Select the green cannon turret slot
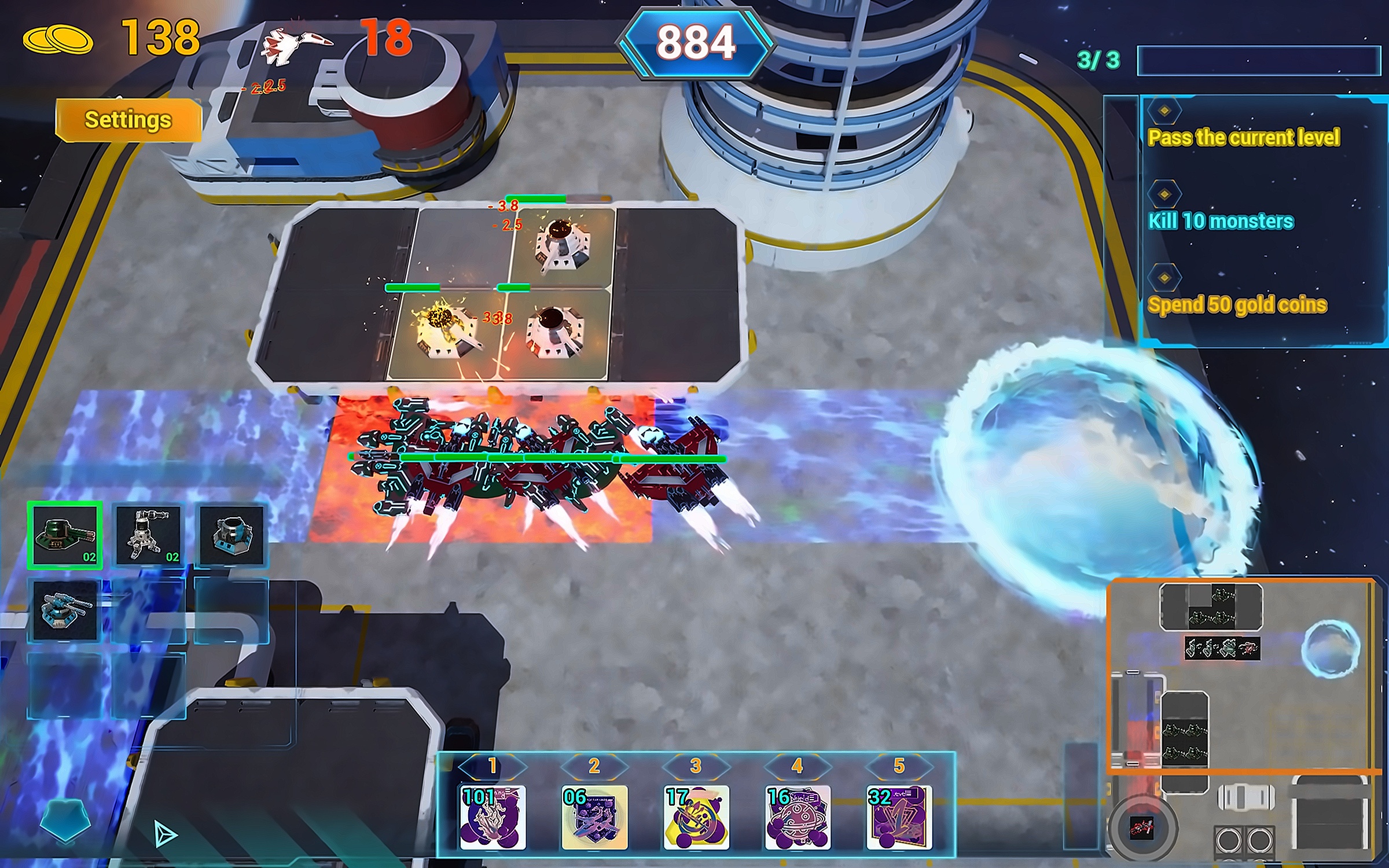This screenshot has width=1389, height=868. [x=65, y=535]
